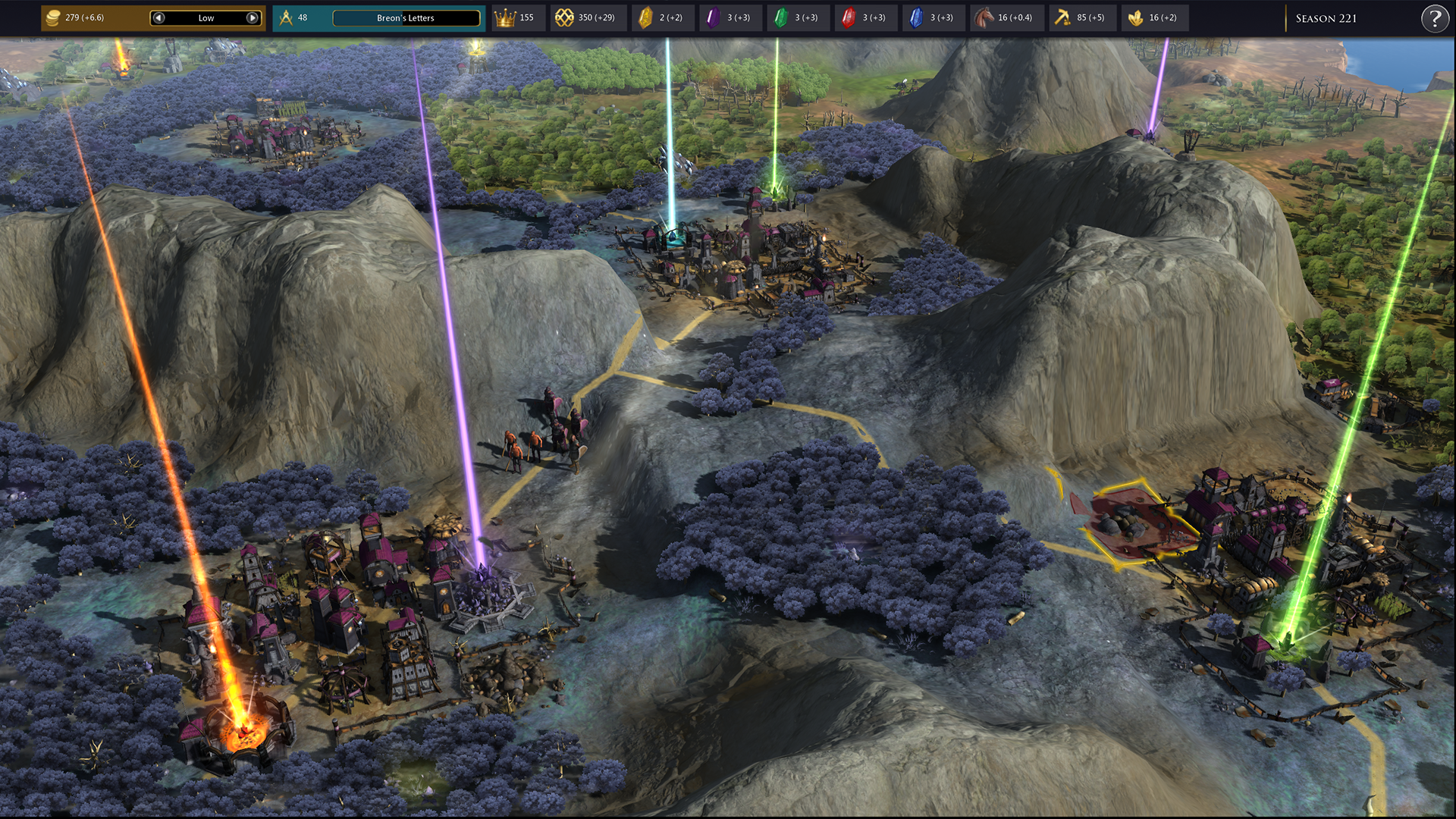The height and width of the screenshot is (819, 1456).
Task: Increase the tax rate with right arrow
Action: pos(253,17)
